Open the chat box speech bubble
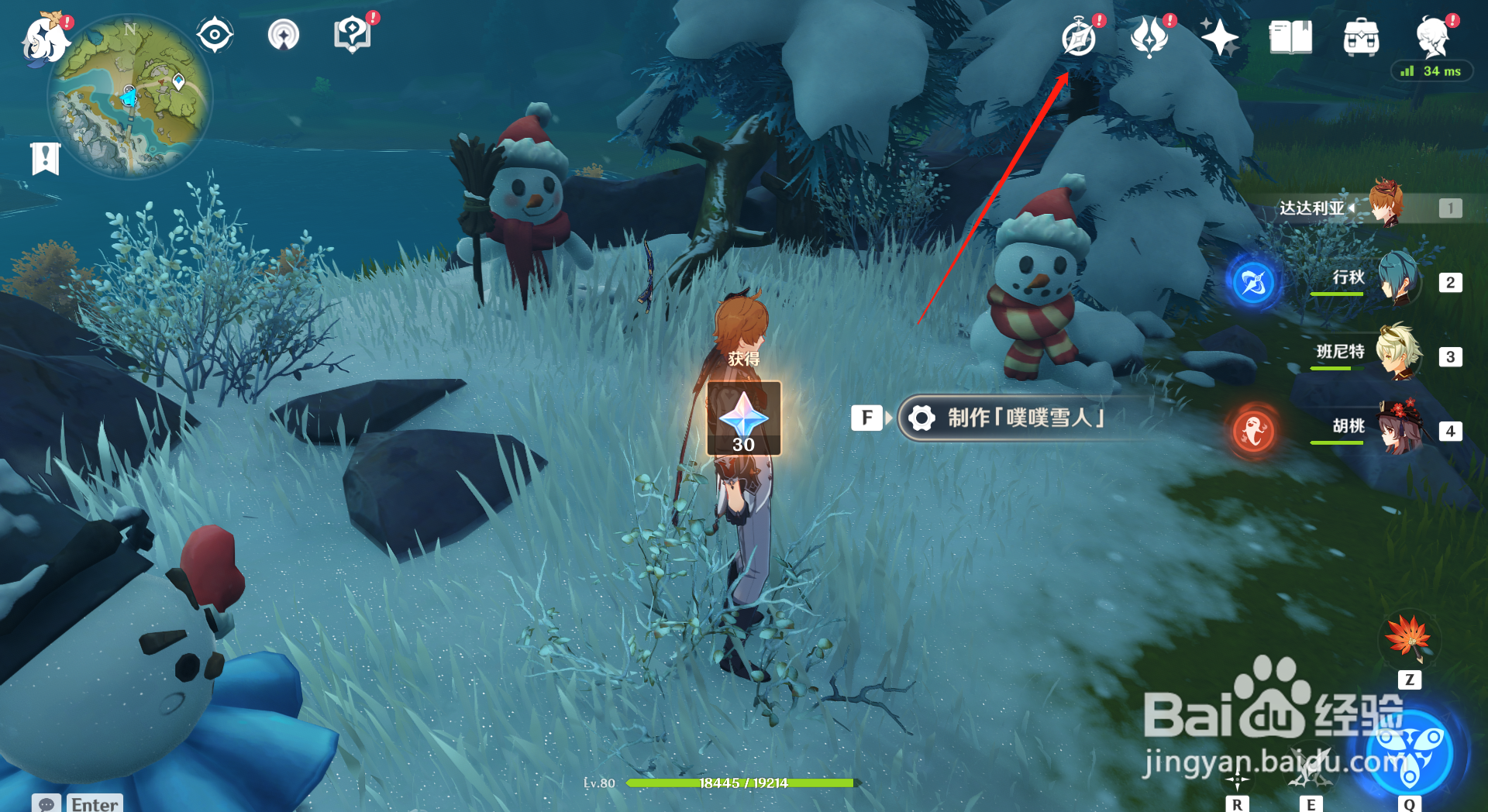1488x812 pixels. pyautogui.click(x=46, y=803)
